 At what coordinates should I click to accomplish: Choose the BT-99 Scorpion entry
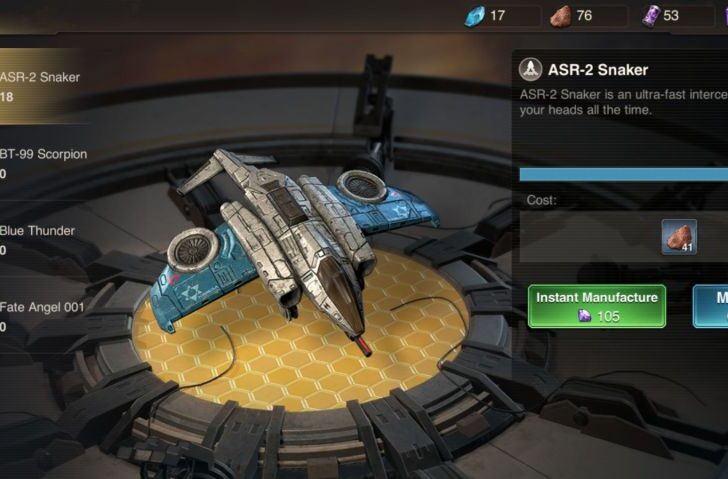(x=47, y=163)
